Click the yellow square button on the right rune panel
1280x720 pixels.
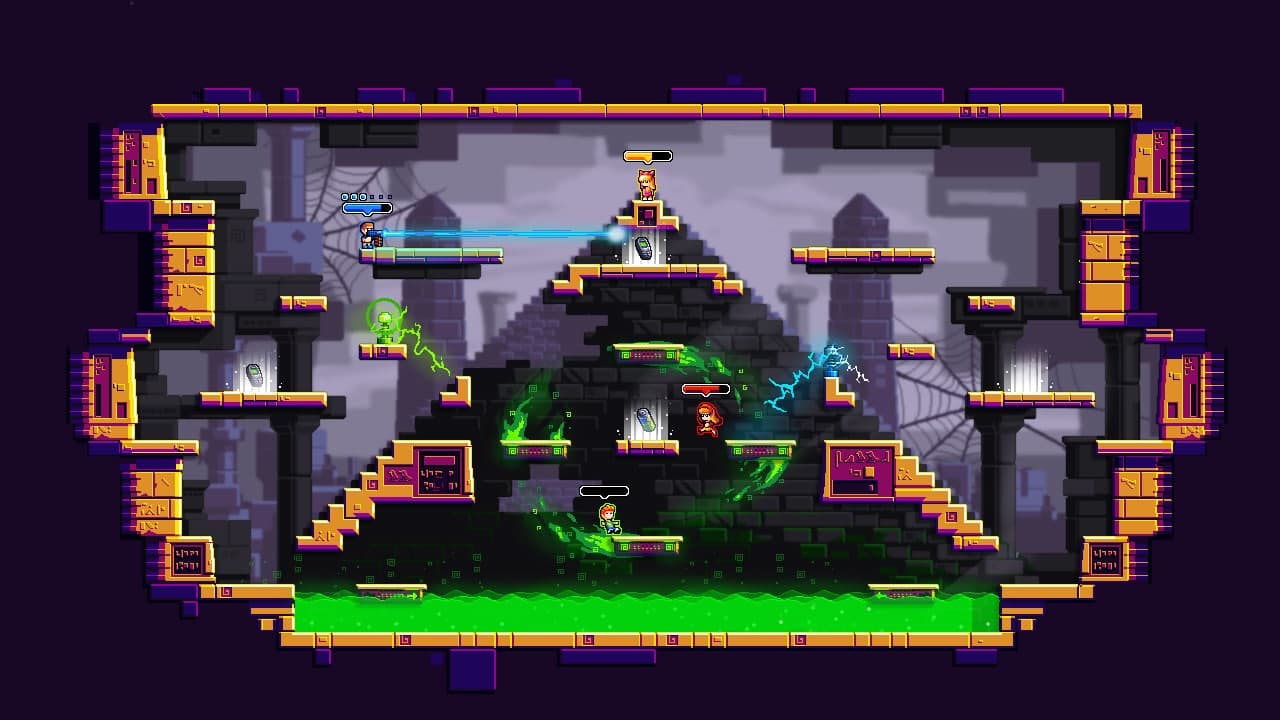869,472
